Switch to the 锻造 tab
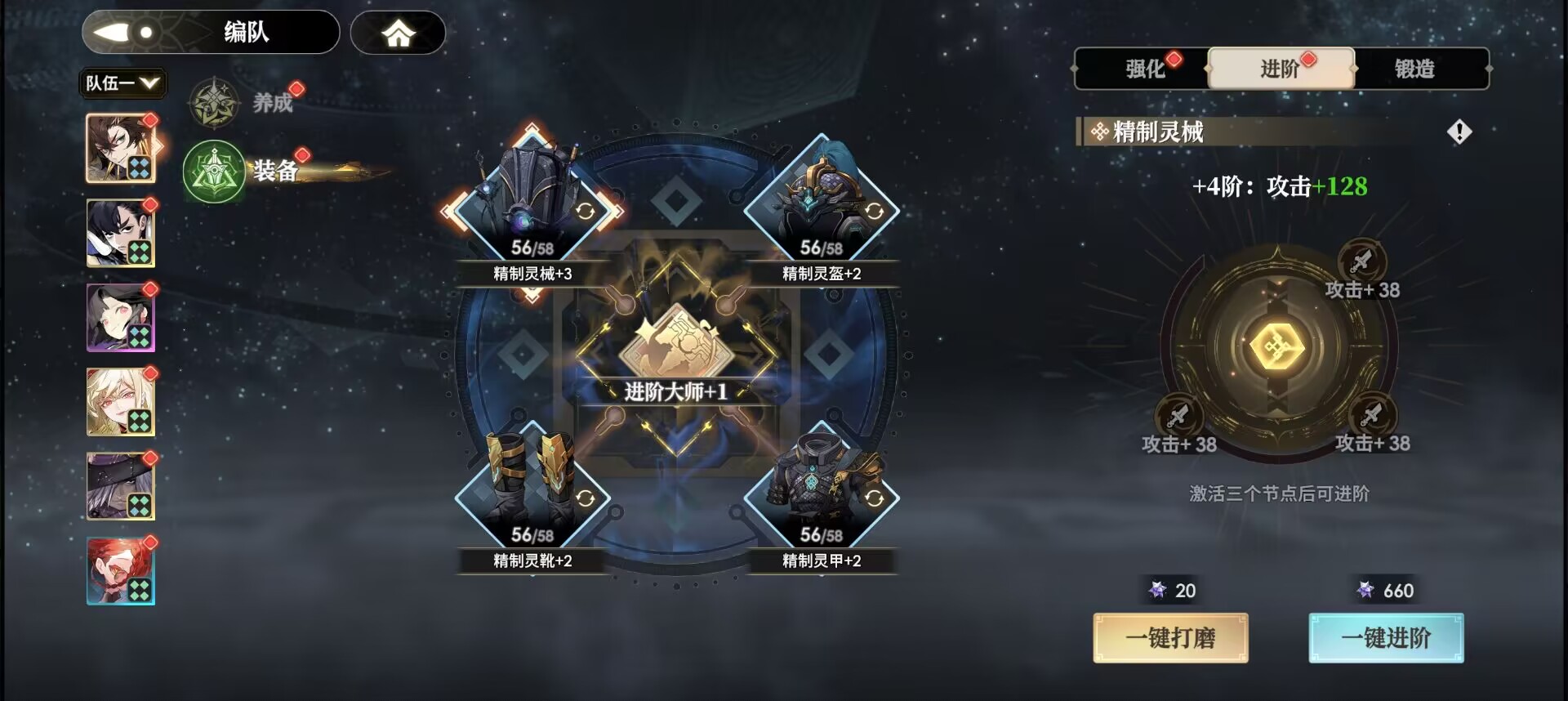 pos(1414,69)
